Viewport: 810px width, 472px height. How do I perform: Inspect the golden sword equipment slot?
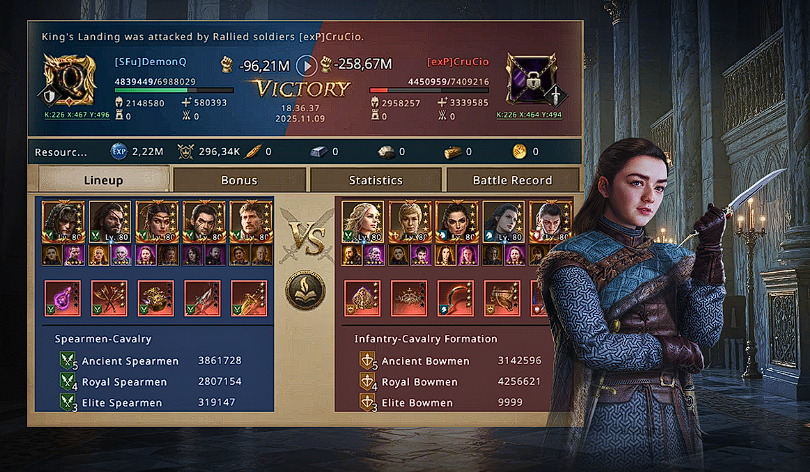tap(249, 297)
